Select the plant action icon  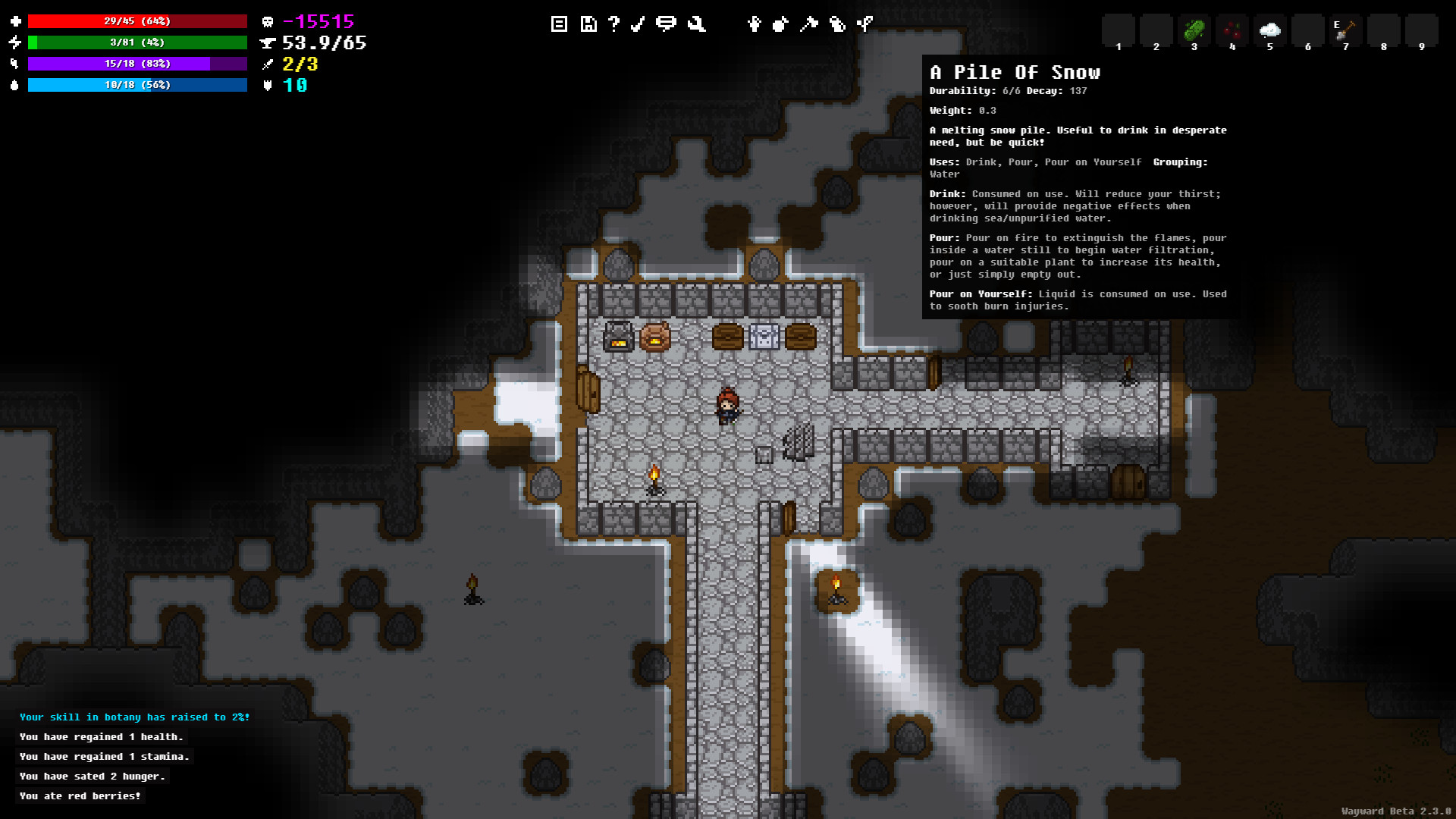coord(864,24)
